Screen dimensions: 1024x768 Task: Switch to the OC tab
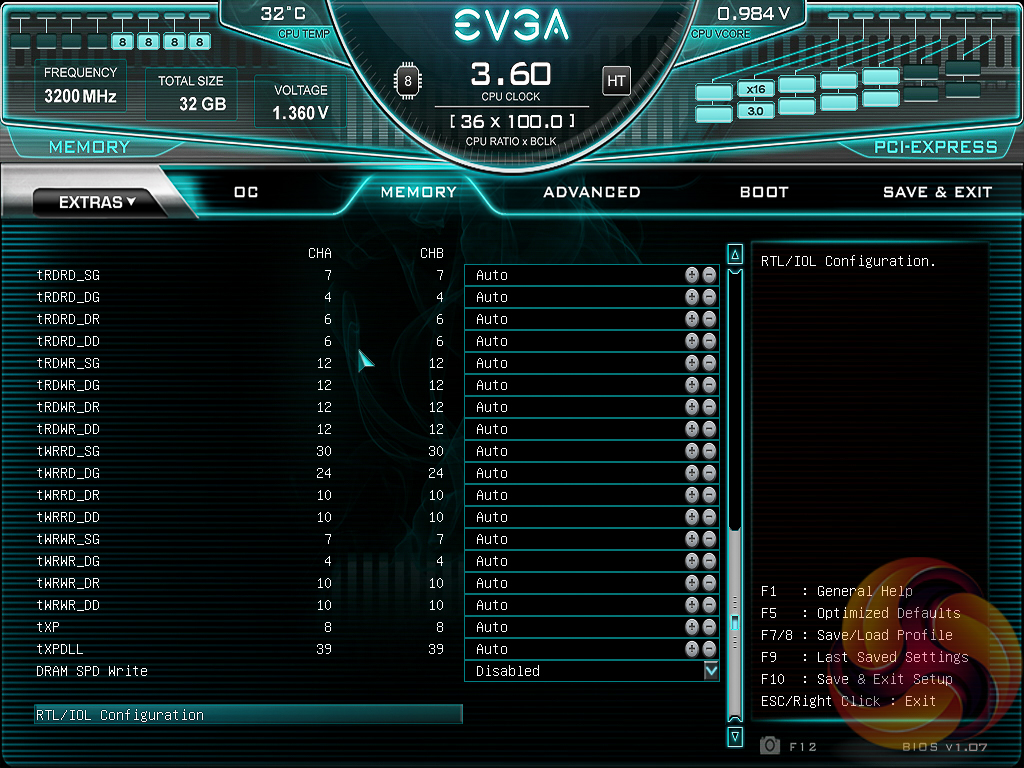pyautogui.click(x=246, y=192)
